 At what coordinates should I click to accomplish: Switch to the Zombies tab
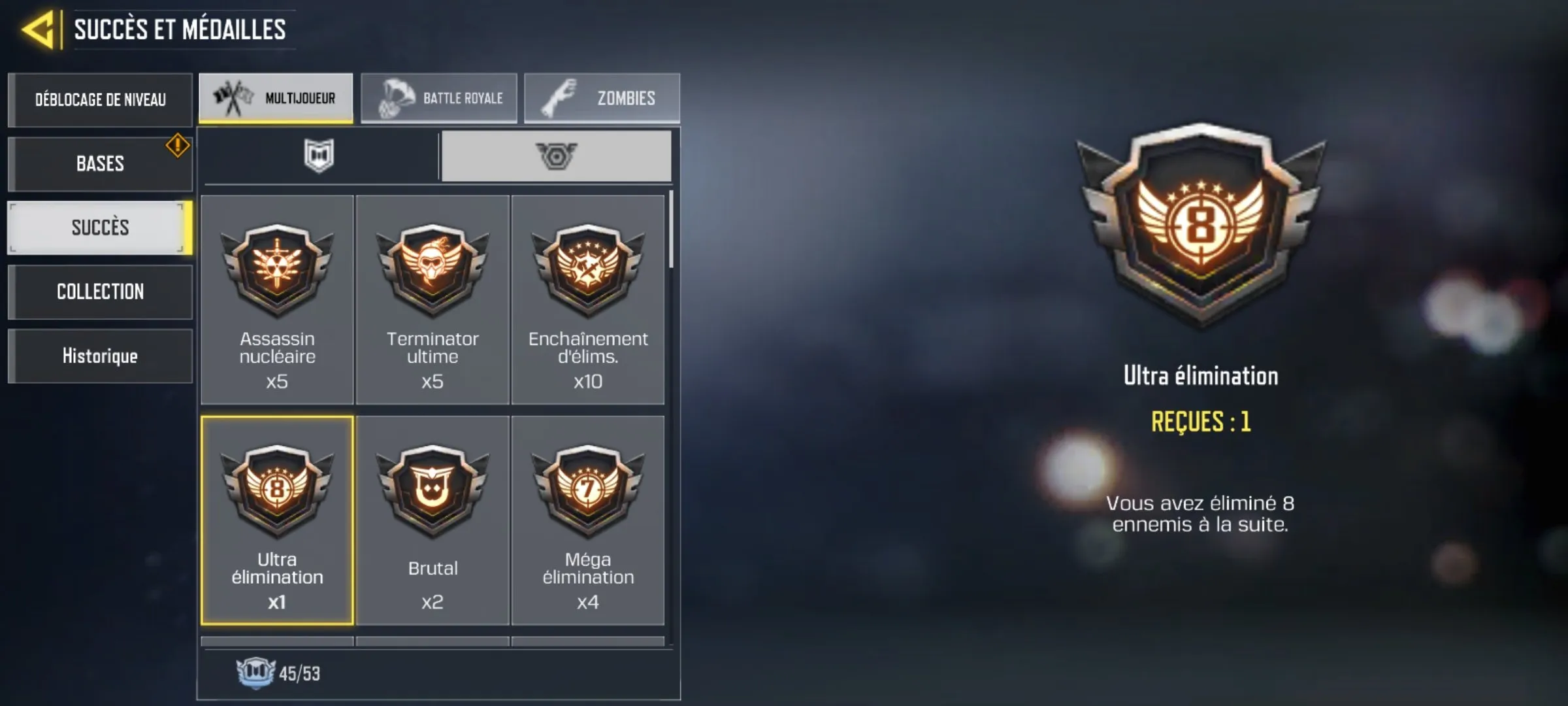pyautogui.click(x=602, y=97)
